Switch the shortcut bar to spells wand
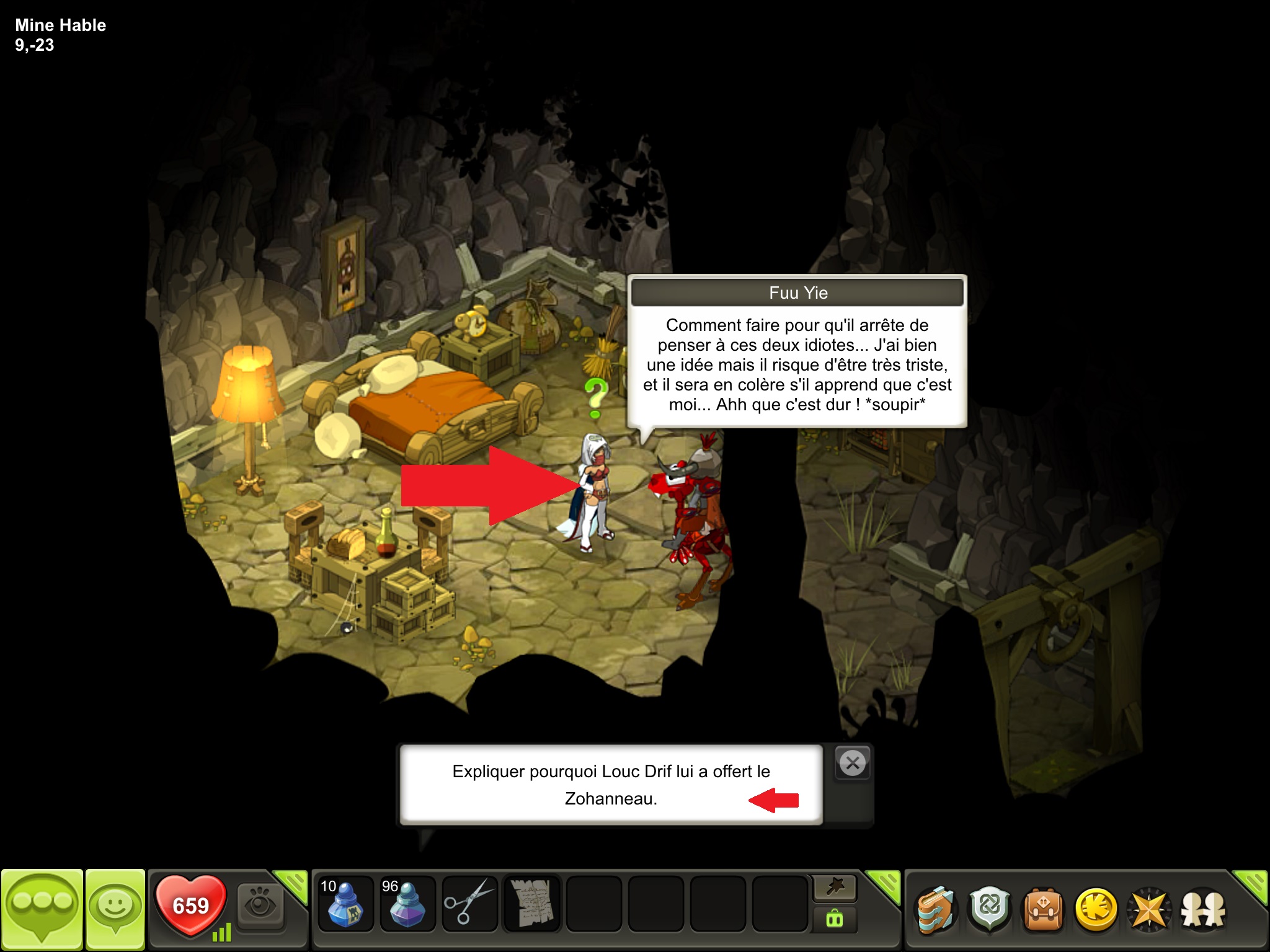Image resolution: width=1270 pixels, height=952 pixels. 835,888
